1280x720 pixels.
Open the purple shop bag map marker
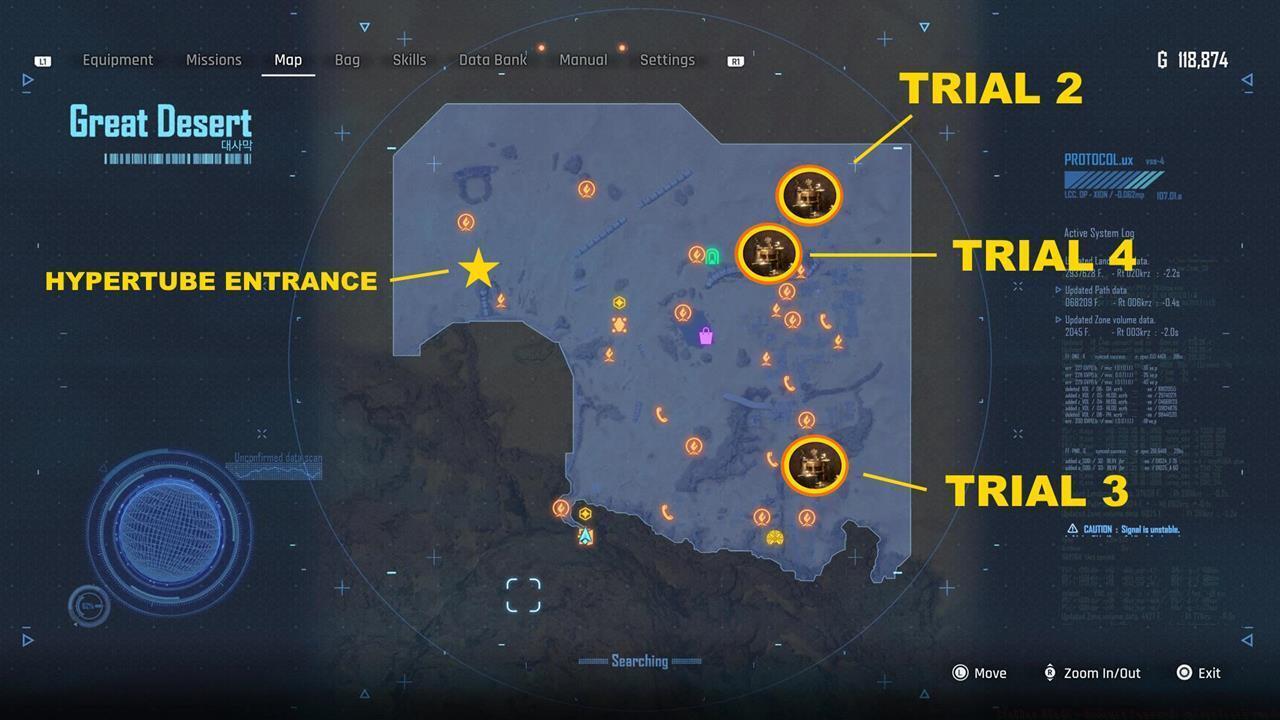(x=706, y=336)
